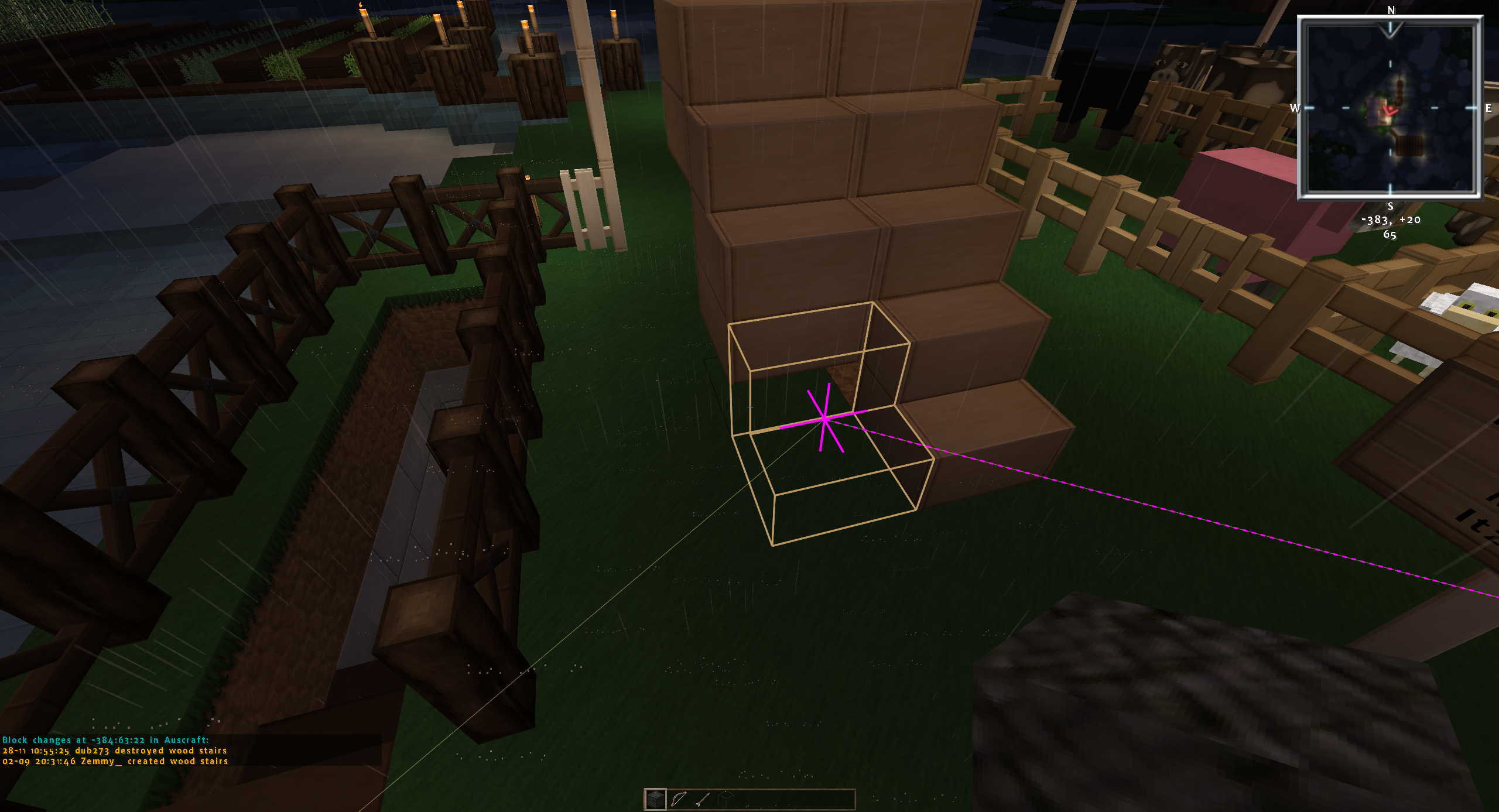
Task: Pick the wireframe cube hotbar slot
Action: click(725, 799)
